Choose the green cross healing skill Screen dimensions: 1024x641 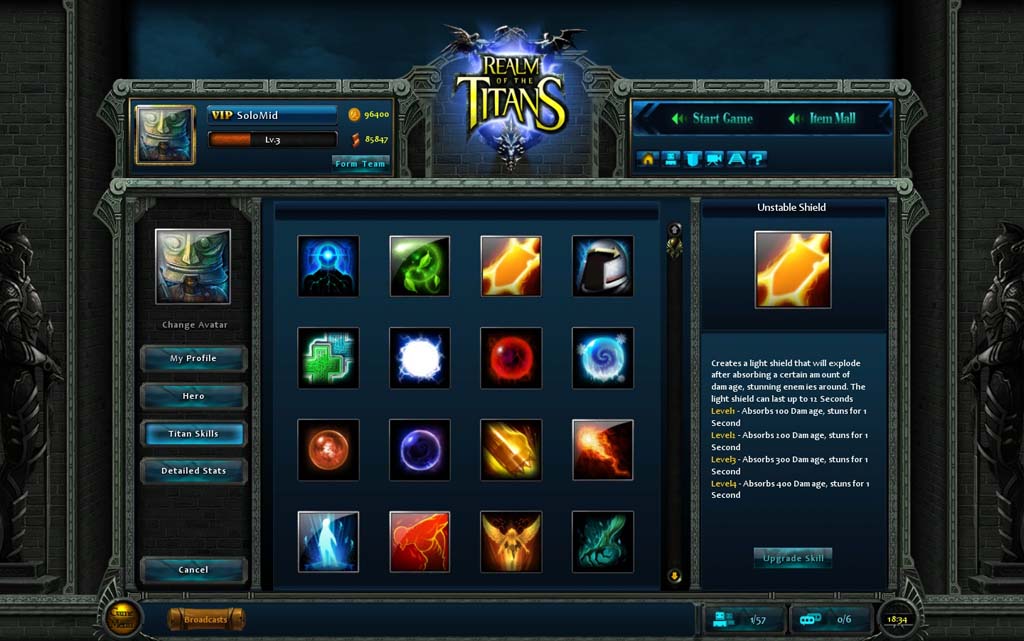(328, 358)
